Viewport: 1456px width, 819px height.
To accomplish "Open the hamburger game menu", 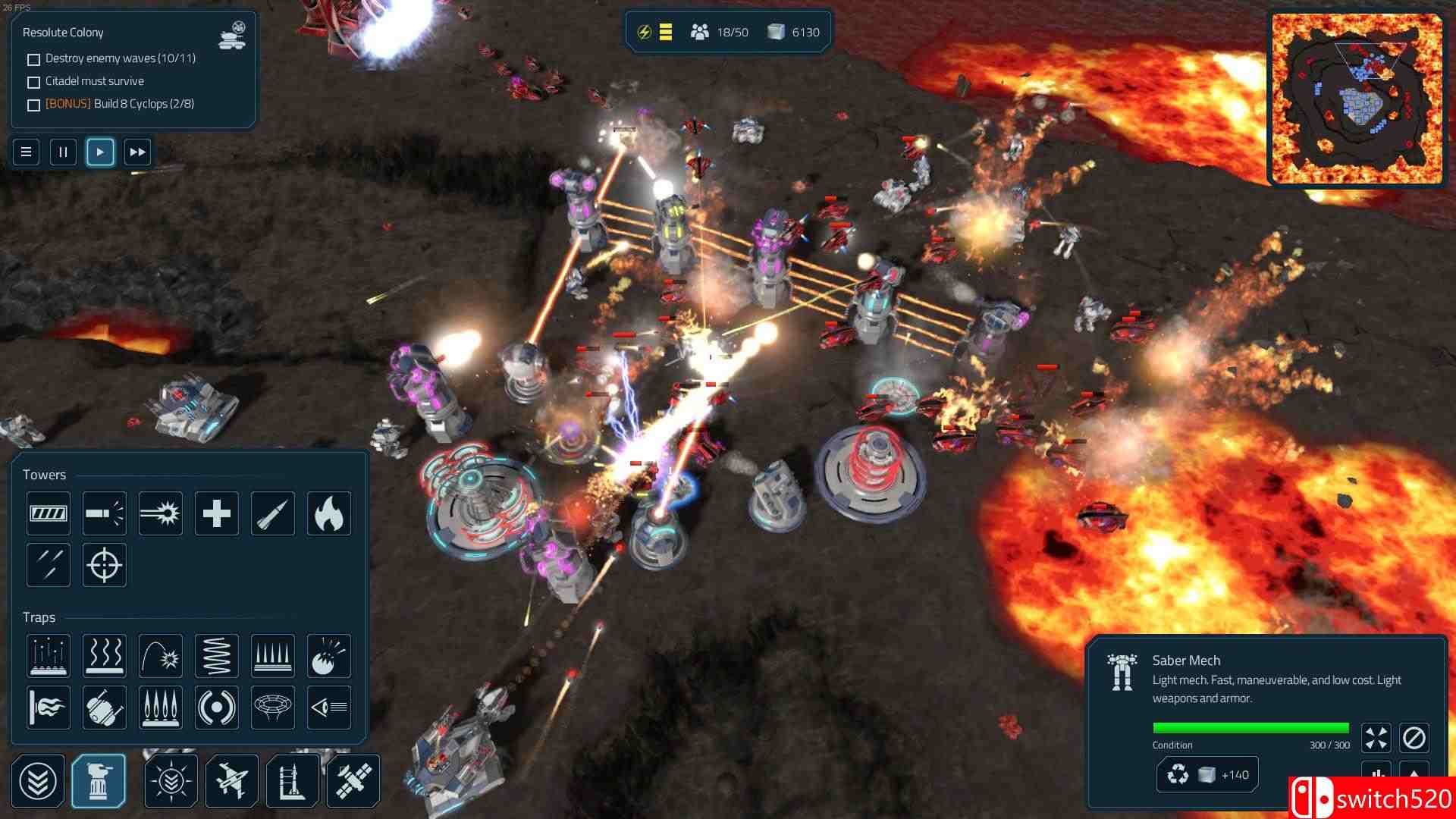I will coord(26,152).
